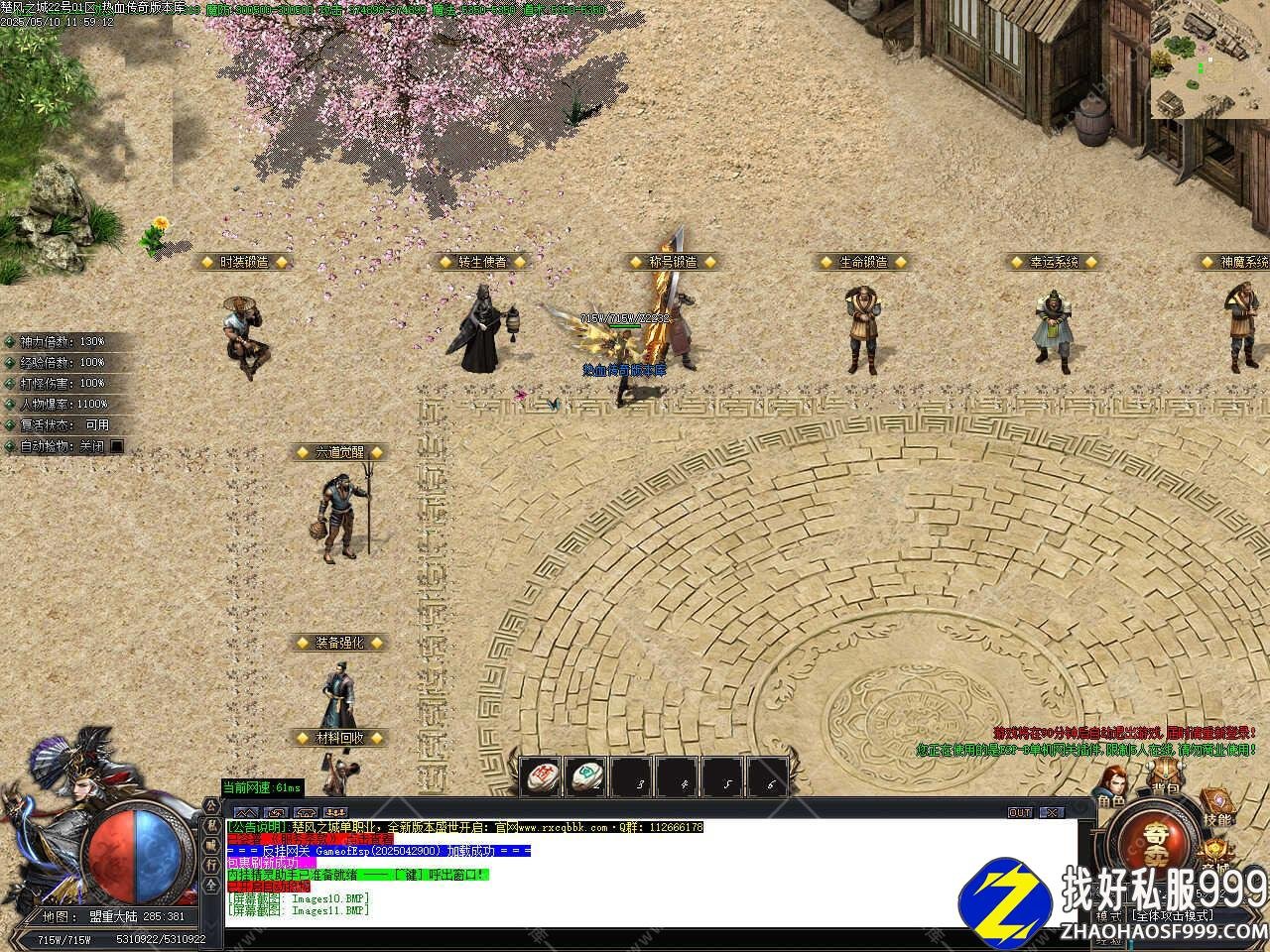Switch chat to the 公 public channel
This screenshot has height=952, width=1270.
(x=211, y=807)
